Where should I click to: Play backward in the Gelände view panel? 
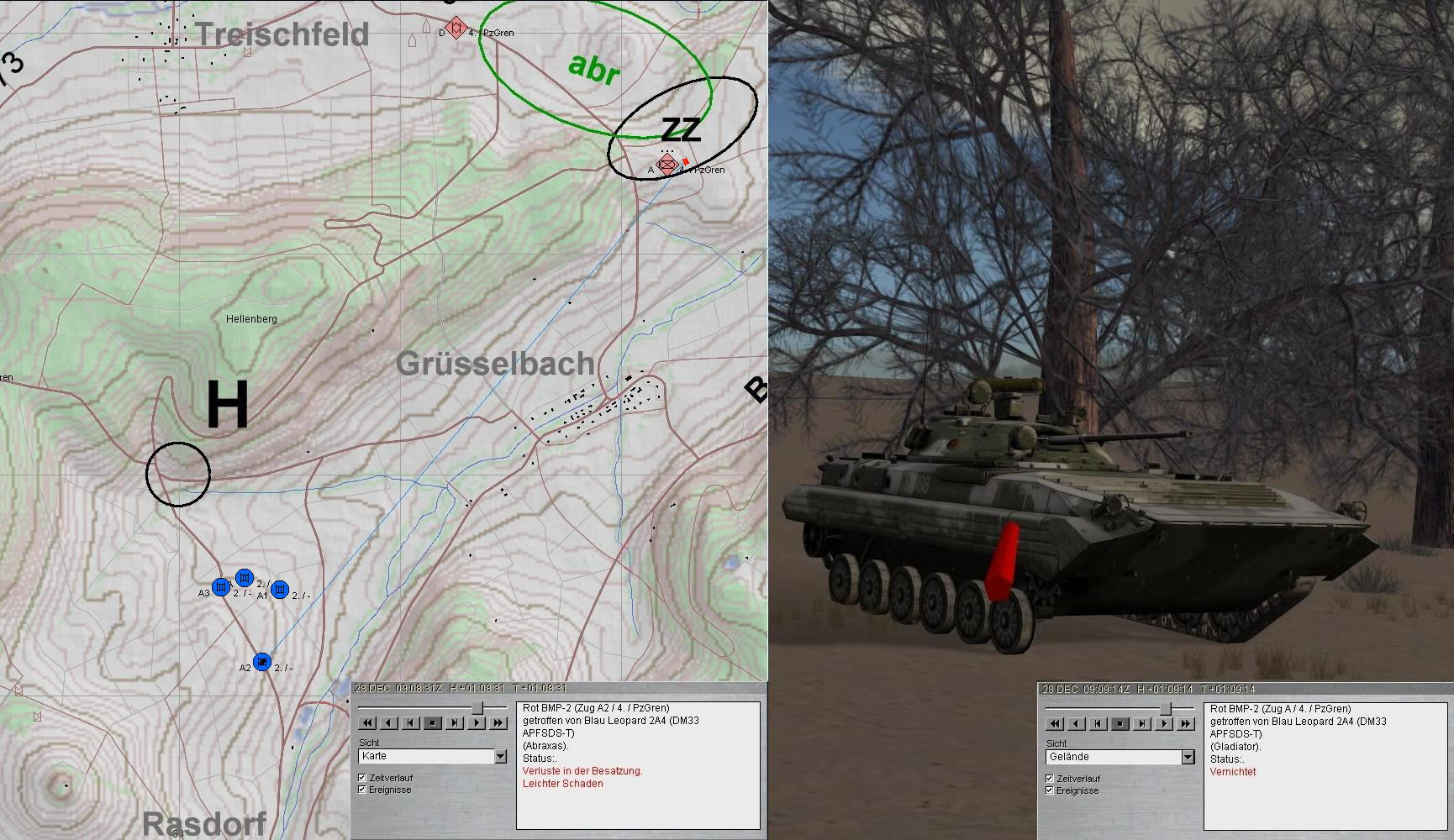1076,723
